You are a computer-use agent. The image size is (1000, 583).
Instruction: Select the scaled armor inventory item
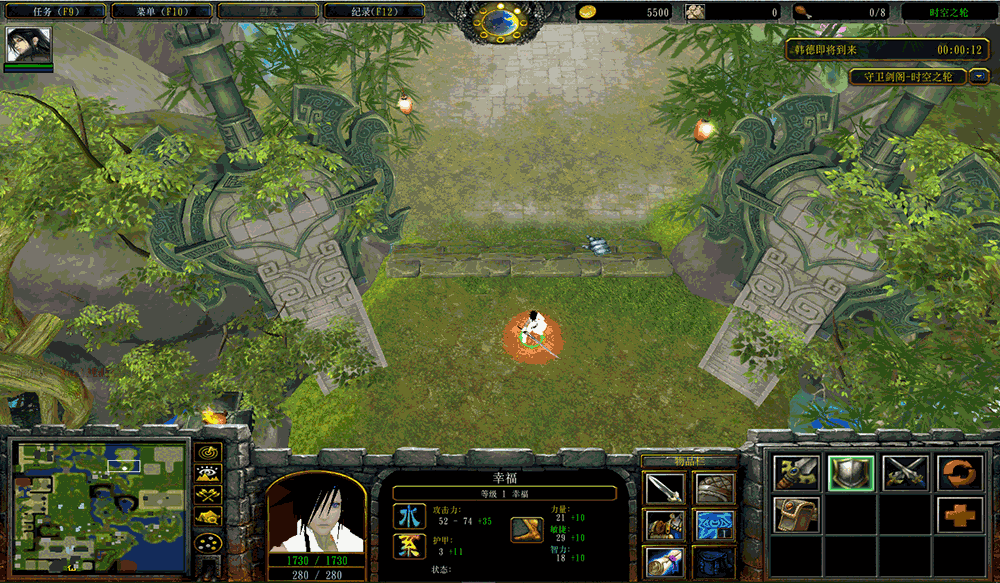click(714, 489)
